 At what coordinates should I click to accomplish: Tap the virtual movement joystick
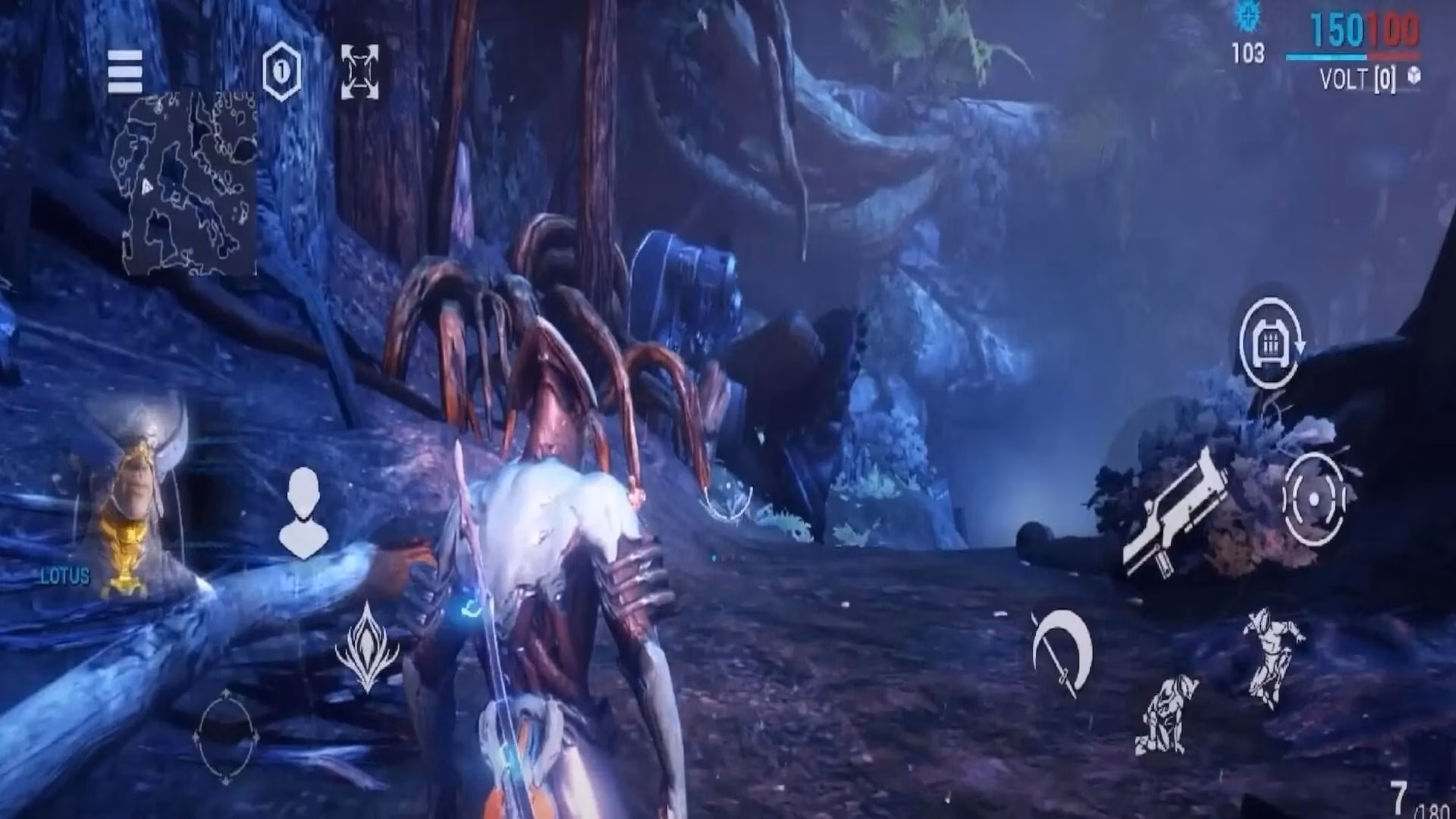click(x=226, y=736)
